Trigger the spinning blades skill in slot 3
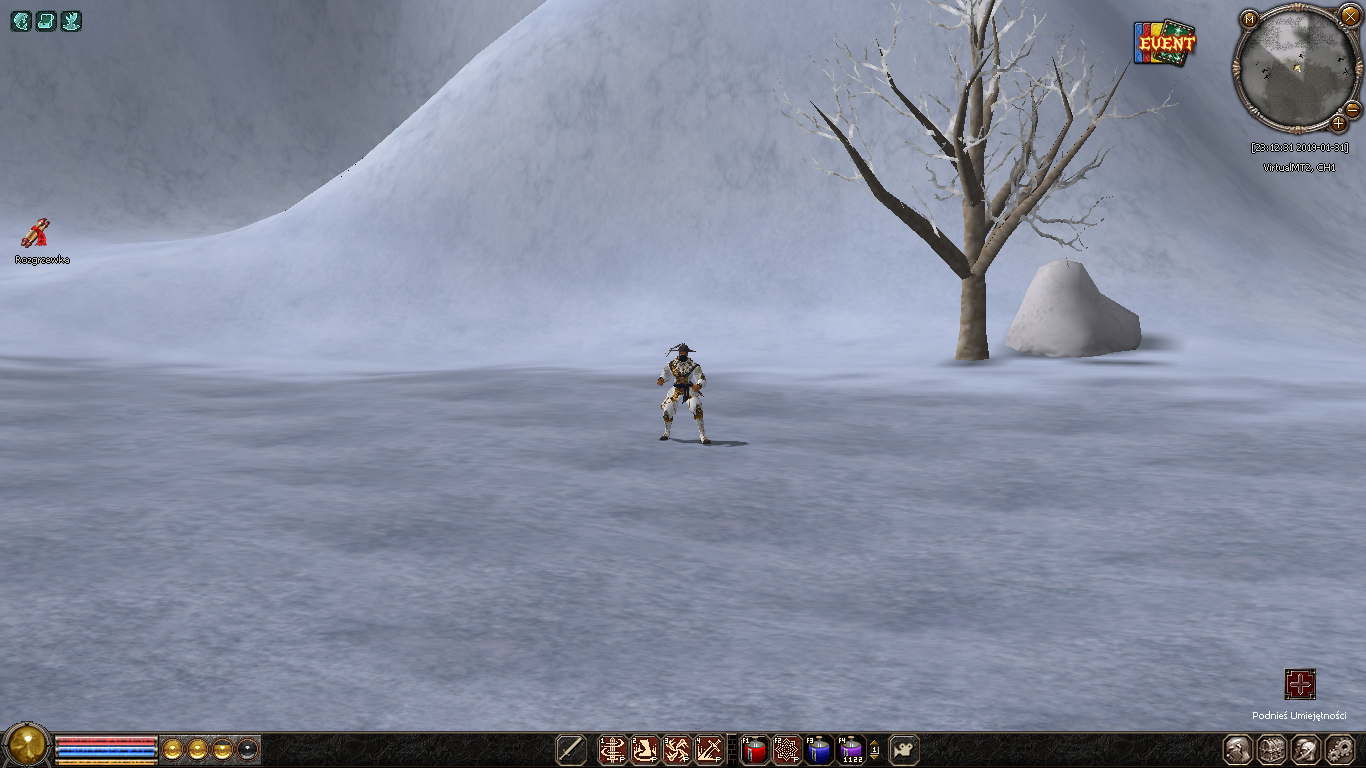The height and width of the screenshot is (768, 1366). [x=677, y=750]
